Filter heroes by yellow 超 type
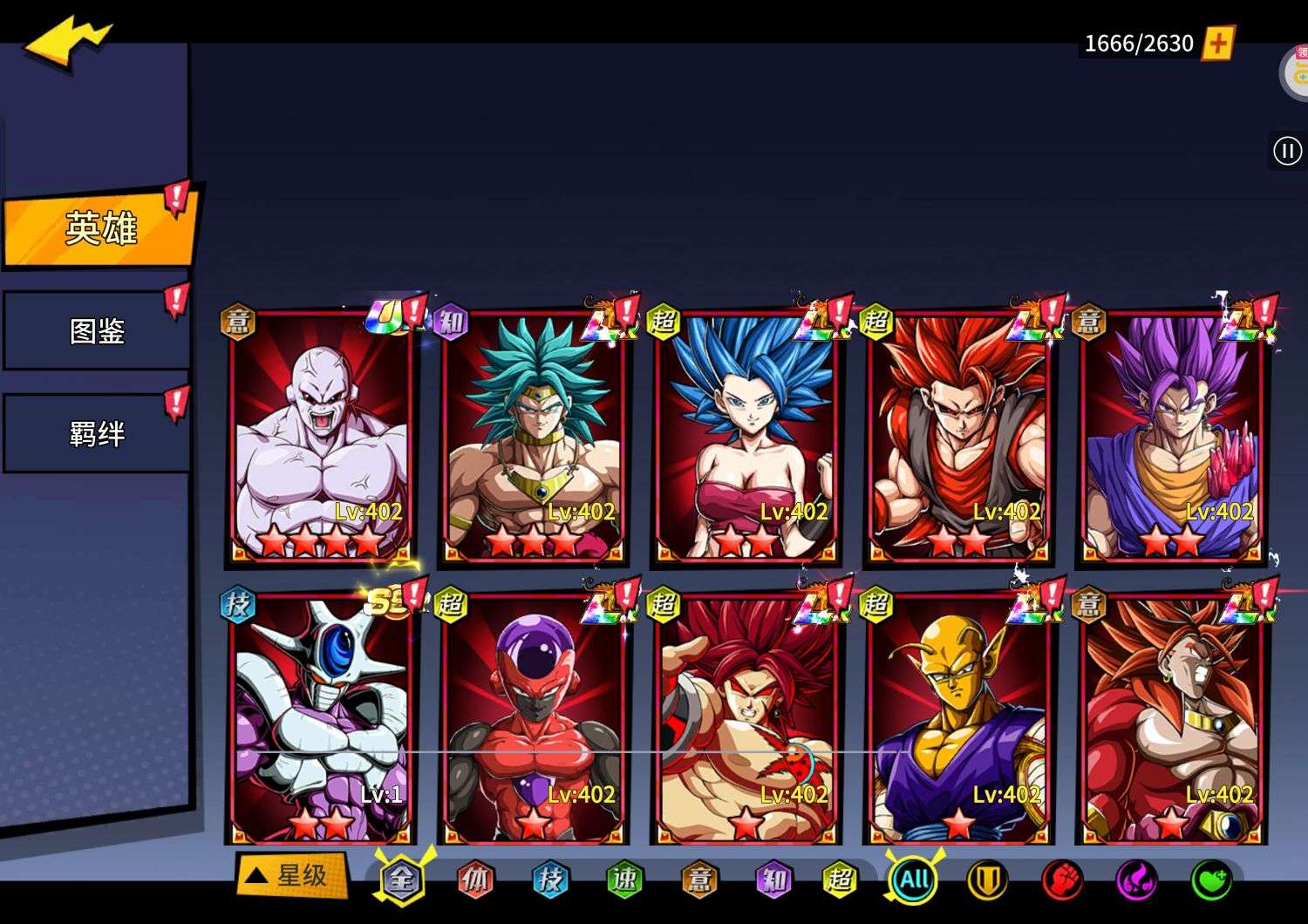Image resolution: width=1308 pixels, height=924 pixels. (839, 880)
